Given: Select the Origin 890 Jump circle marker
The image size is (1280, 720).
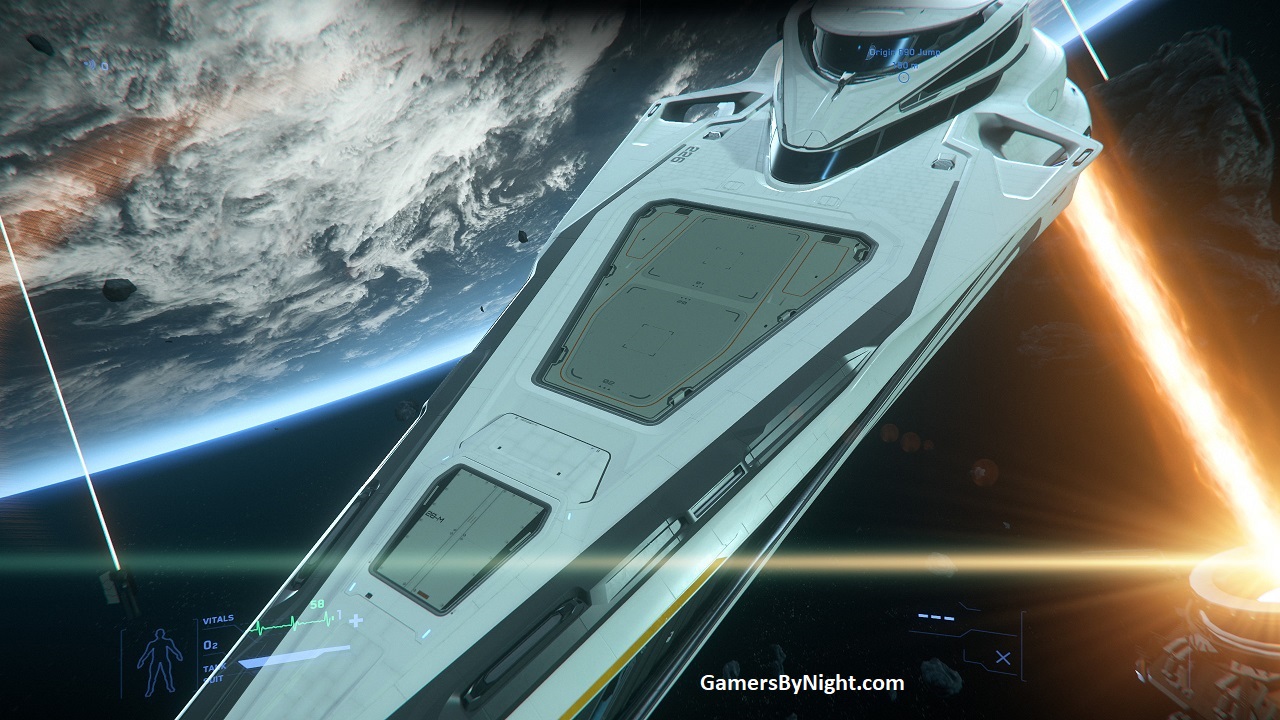Looking at the screenshot, I should 904,77.
